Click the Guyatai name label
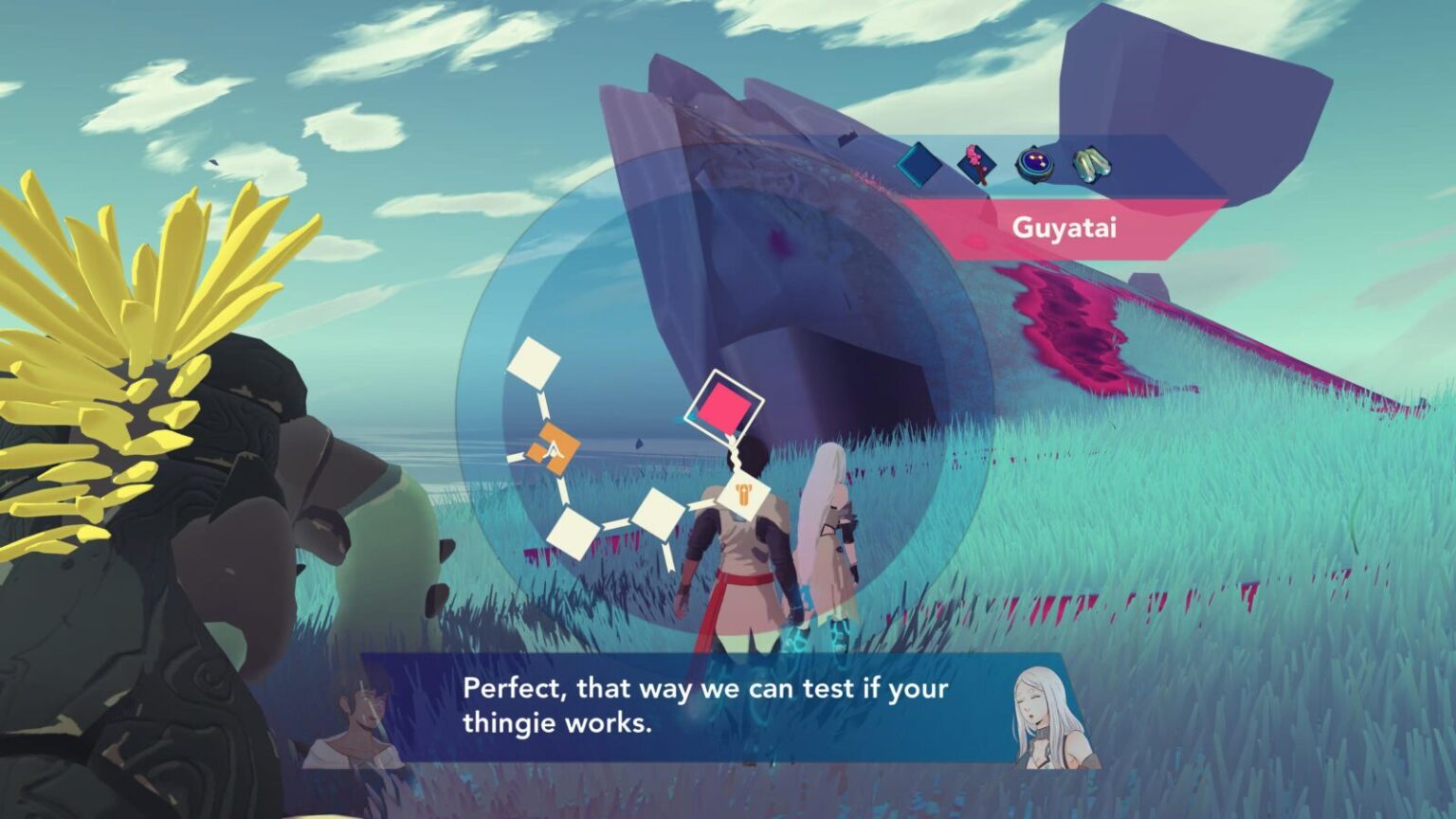This screenshot has width=1456, height=819. (x=1064, y=227)
